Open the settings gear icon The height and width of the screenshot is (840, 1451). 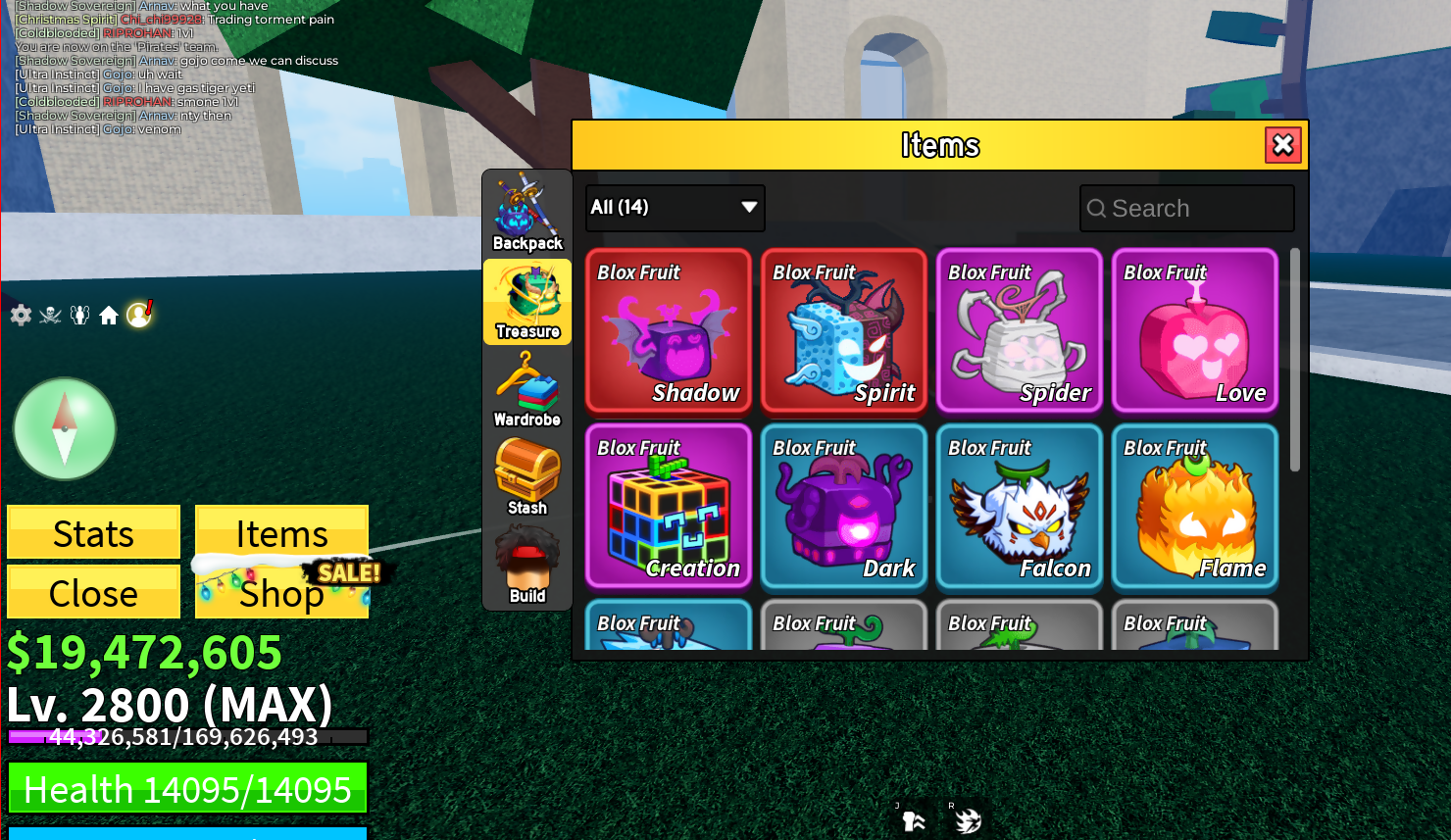click(20, 316)
